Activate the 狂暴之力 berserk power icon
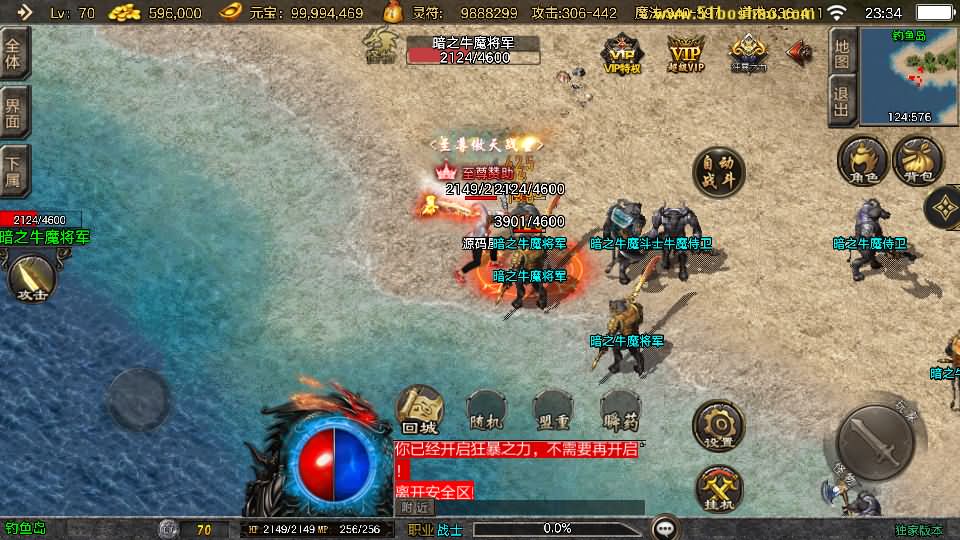 [x=748, y=54]
